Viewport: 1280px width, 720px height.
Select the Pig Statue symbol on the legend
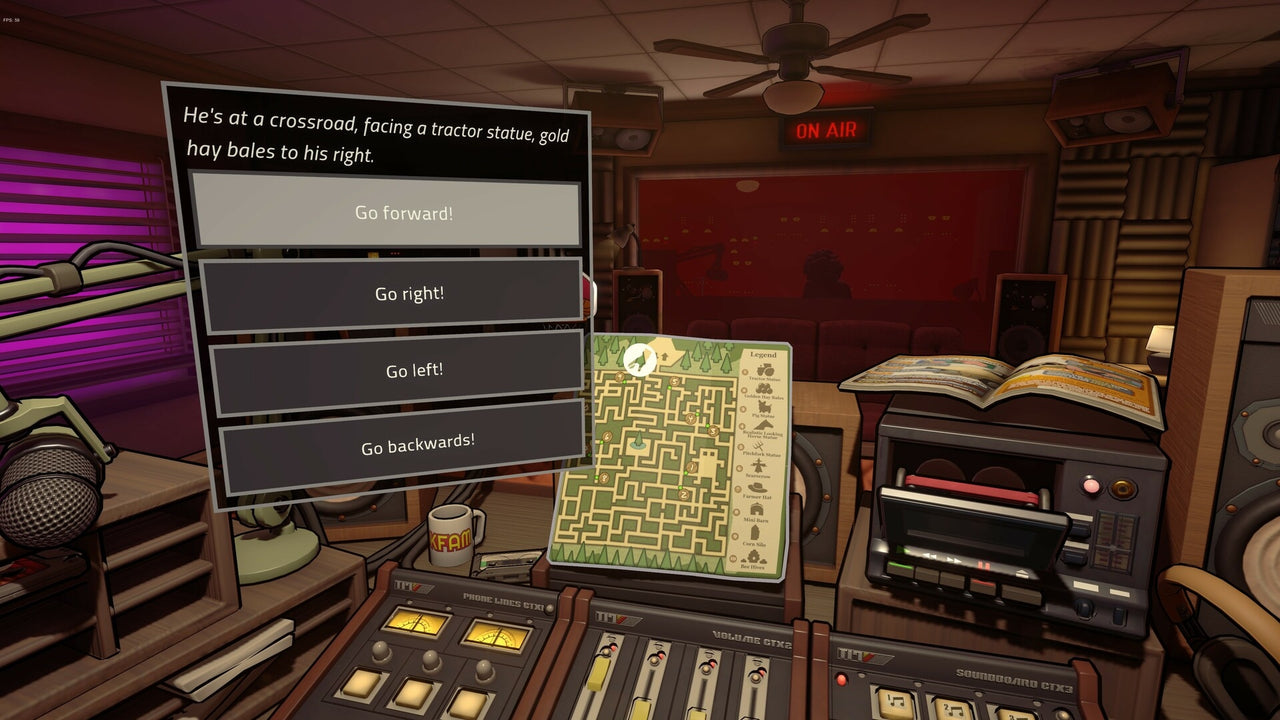(x=765, y=408)
